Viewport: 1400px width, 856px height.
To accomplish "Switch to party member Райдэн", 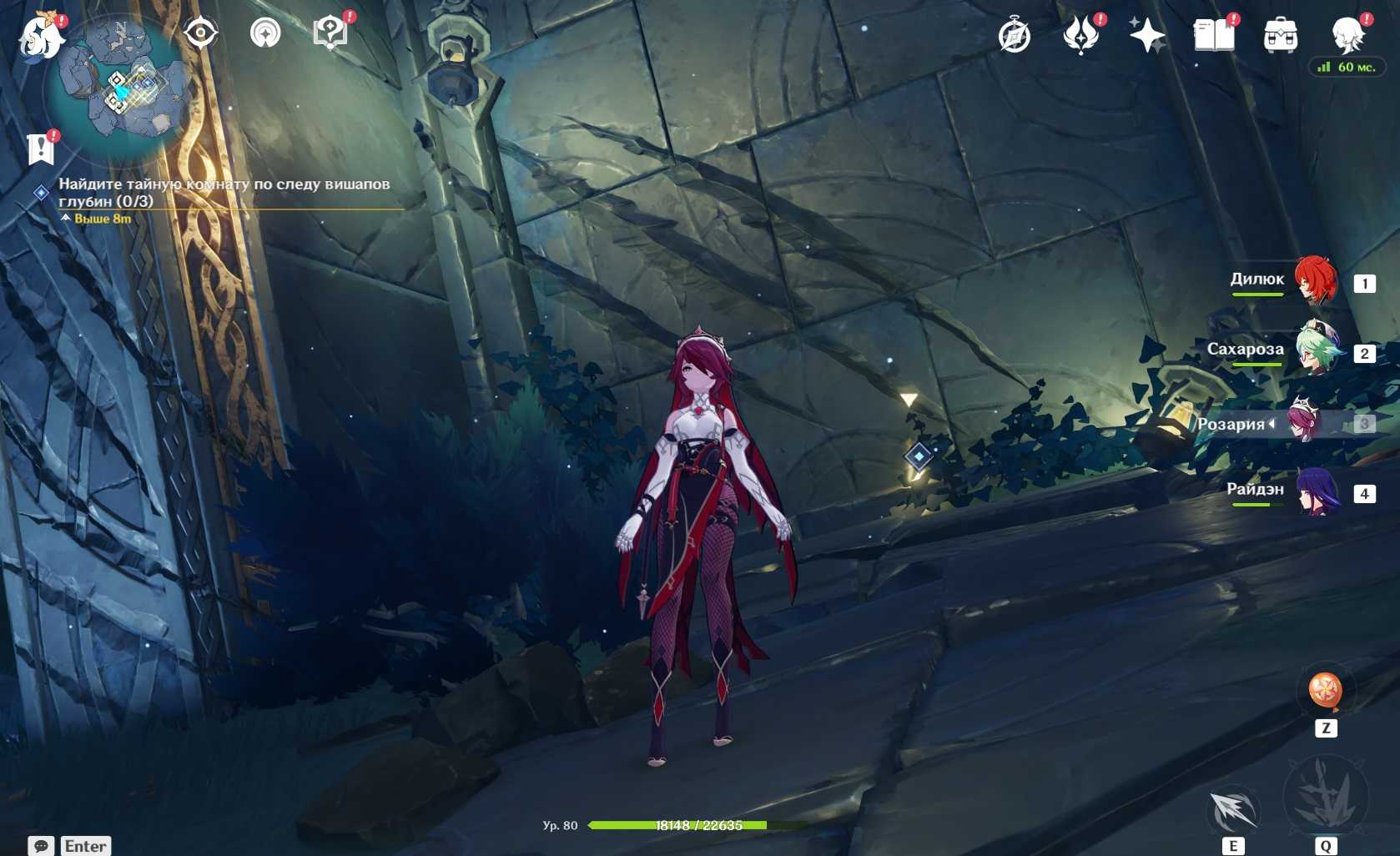I will tap(1315, 491).
